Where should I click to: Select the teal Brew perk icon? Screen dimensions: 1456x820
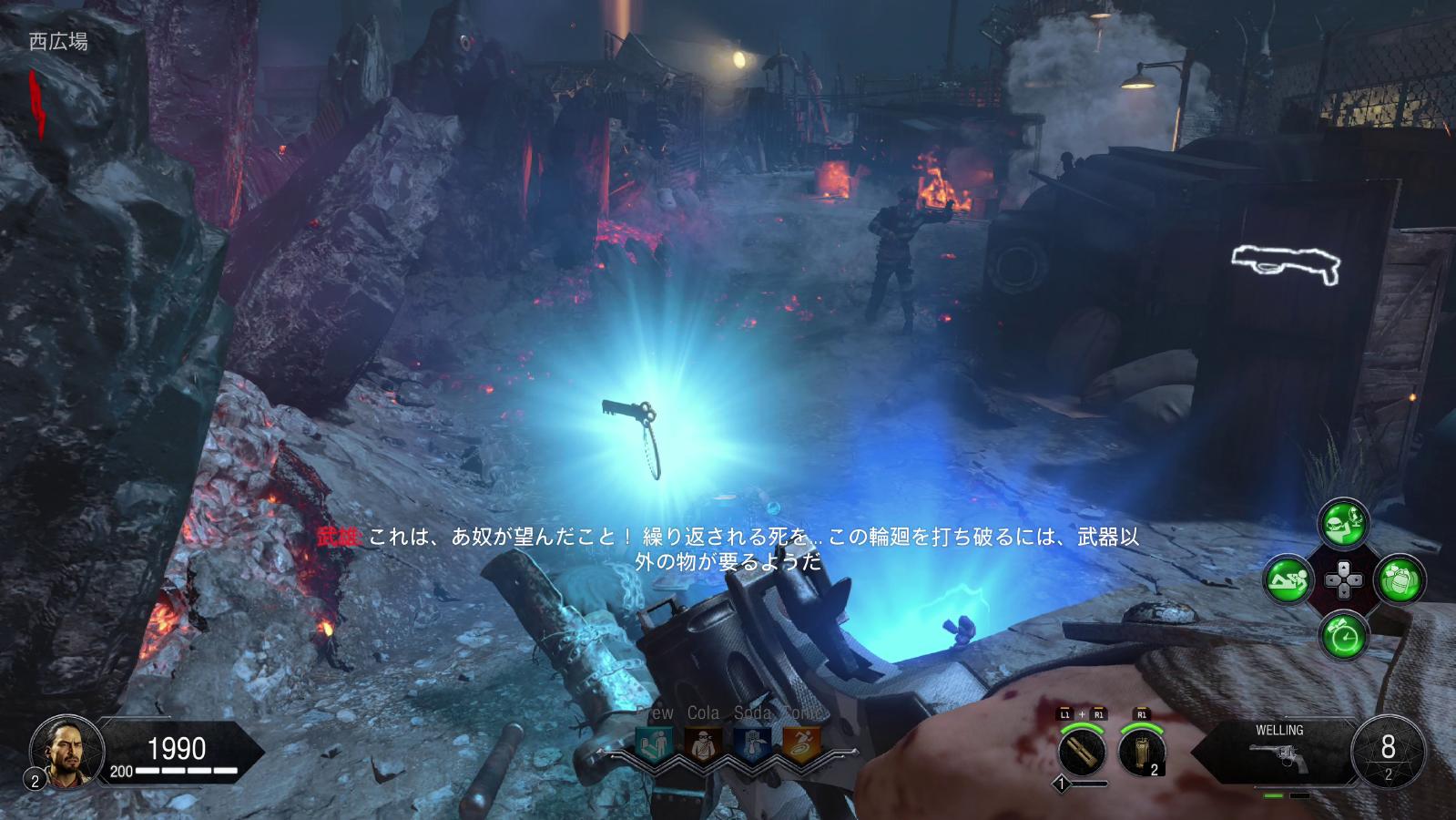655,744
